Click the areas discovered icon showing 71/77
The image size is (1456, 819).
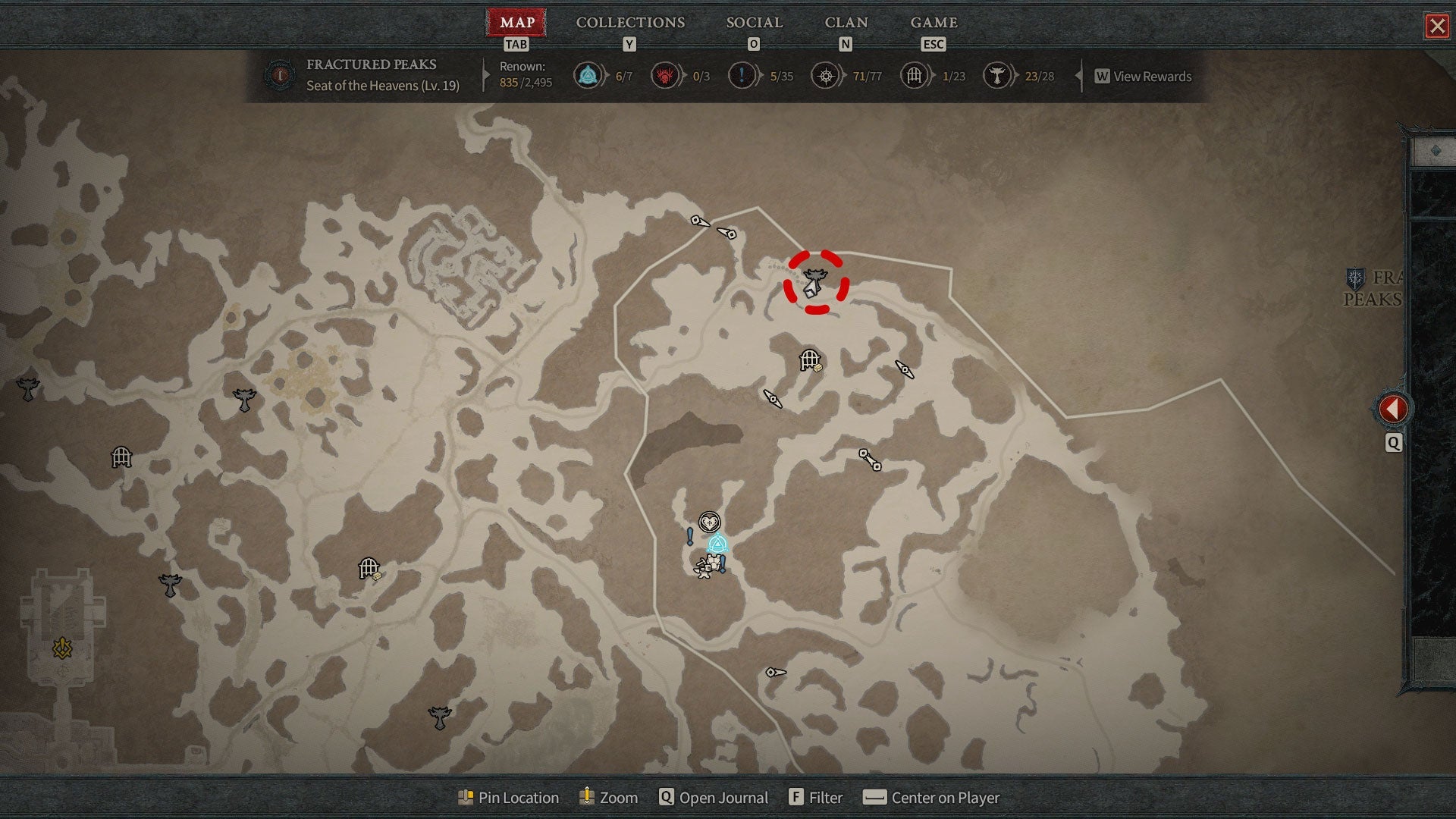point(826,76)
